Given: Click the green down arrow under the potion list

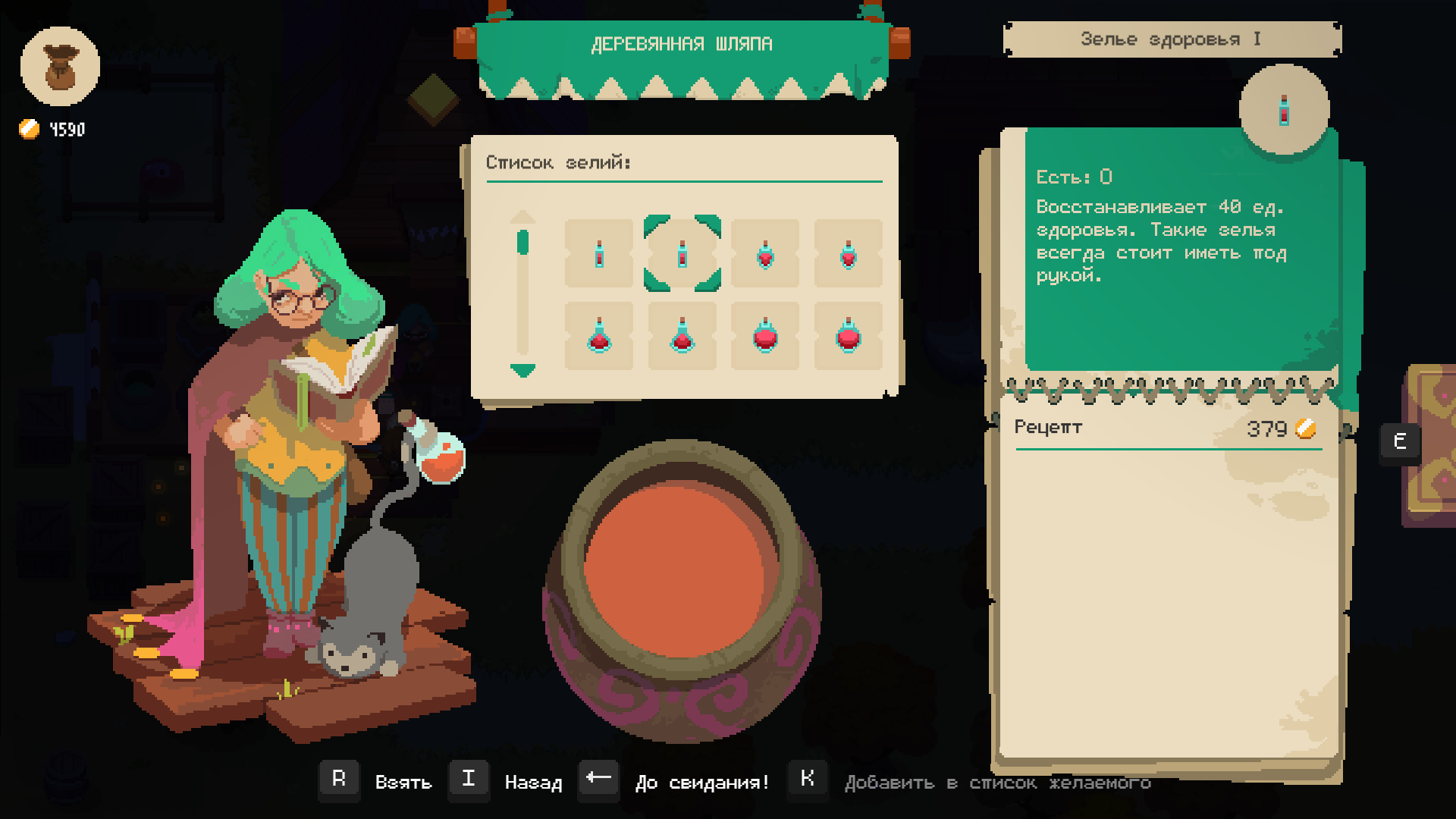Looking at the screenshot, I should (522, 371).
